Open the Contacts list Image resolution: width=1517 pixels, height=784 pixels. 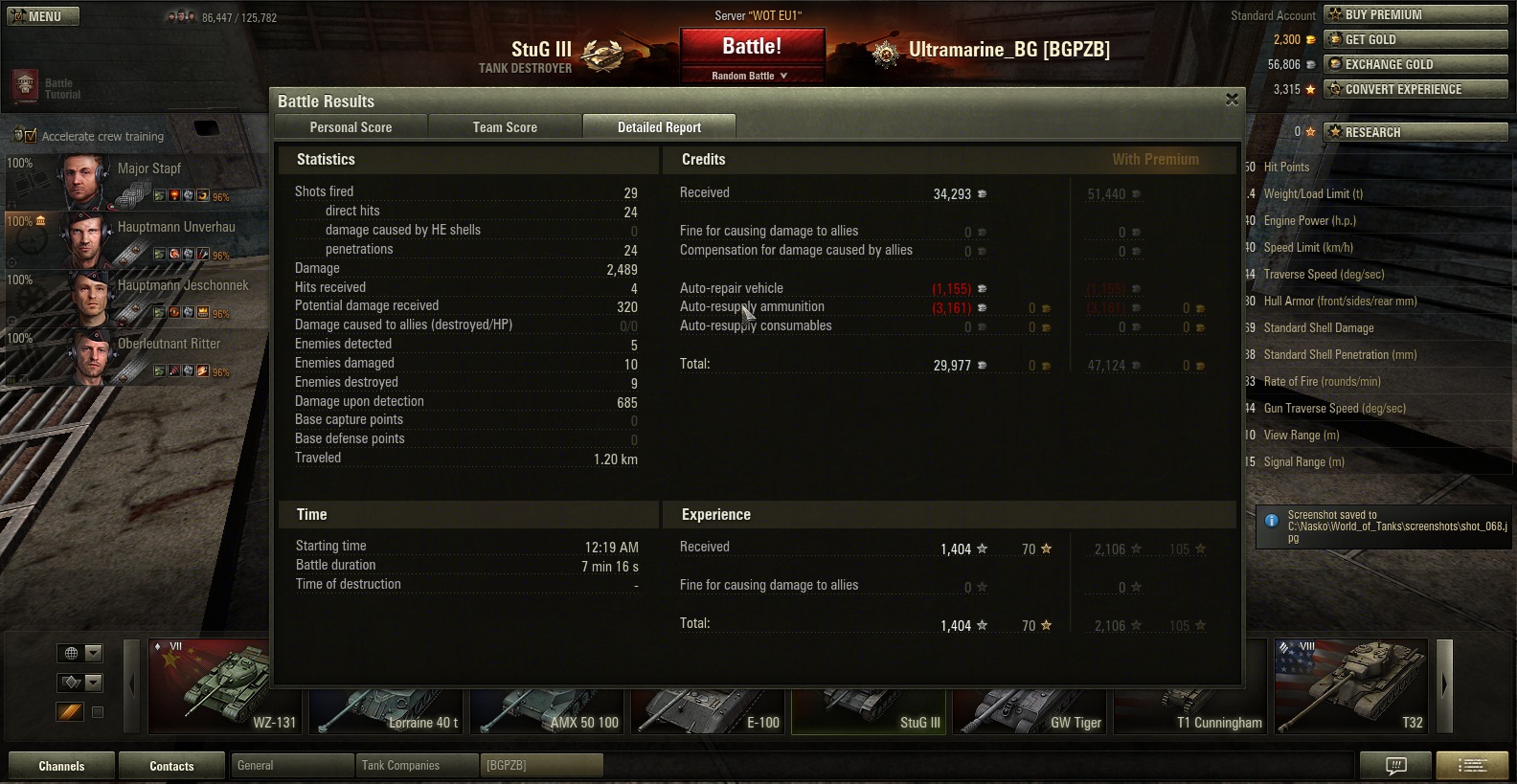click(171, 766)
